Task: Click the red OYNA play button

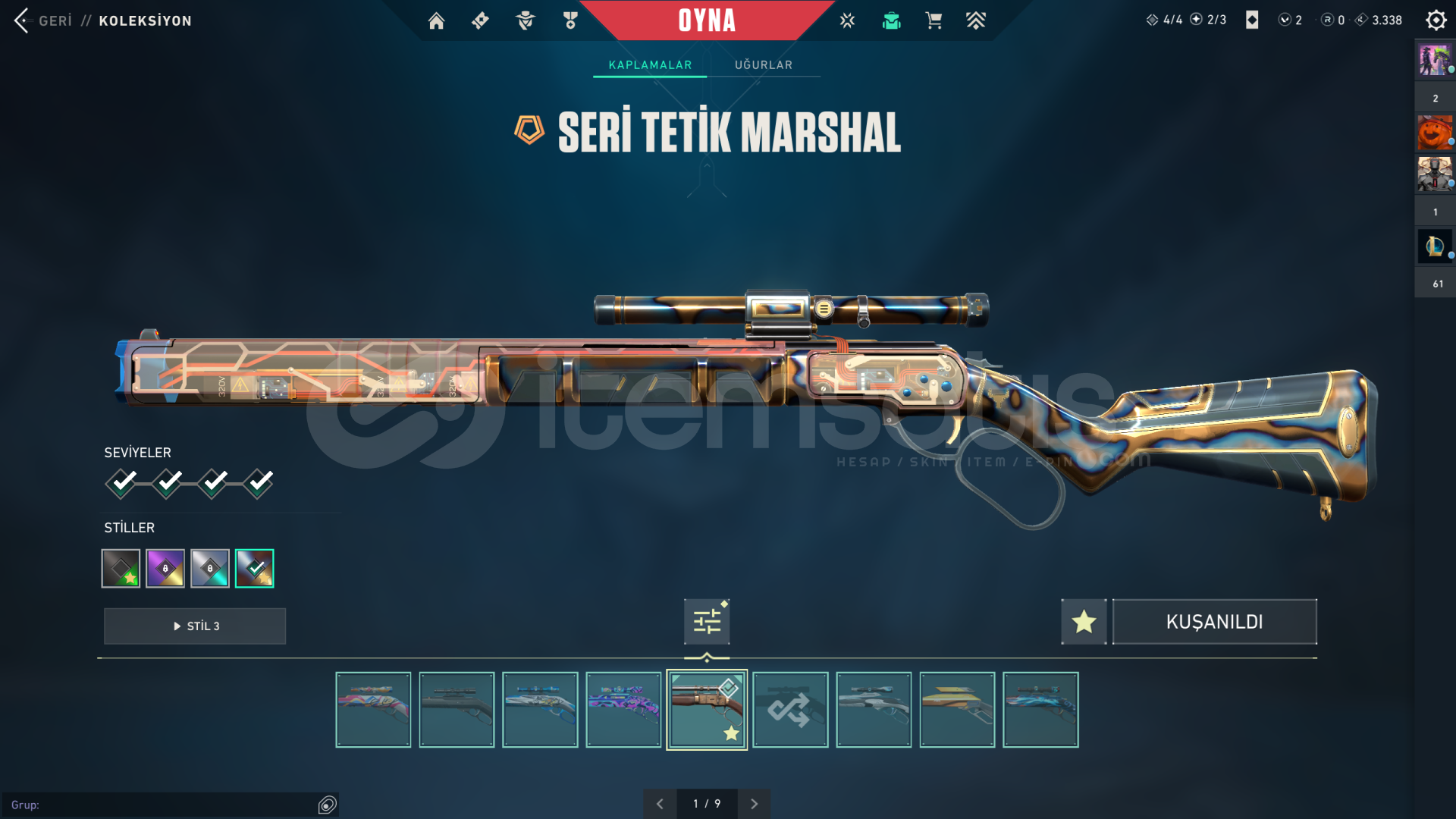Action: [x=706, y=20]
